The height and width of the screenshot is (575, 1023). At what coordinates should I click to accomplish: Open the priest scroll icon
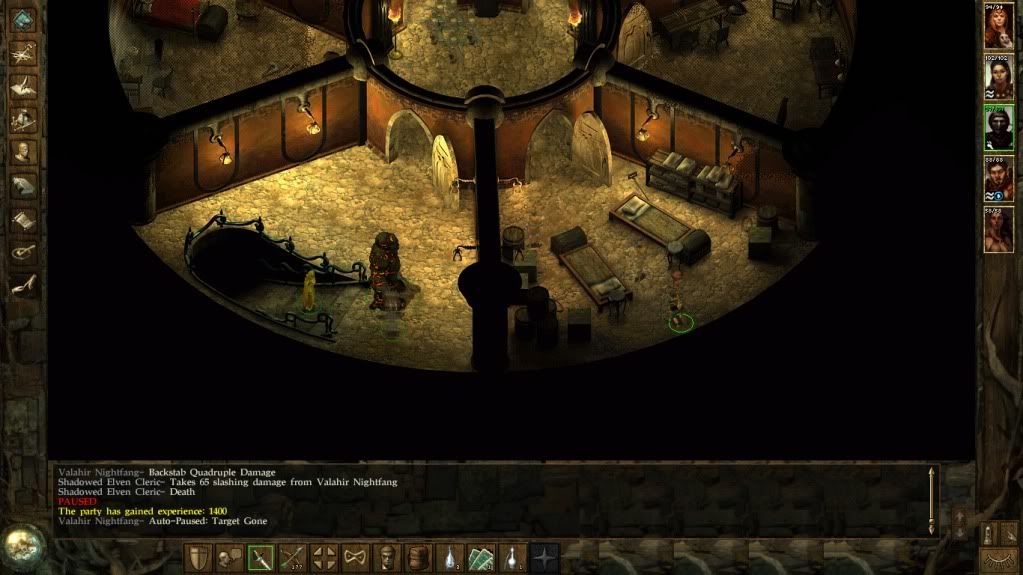pyautogui.click(x=22, y=219)
